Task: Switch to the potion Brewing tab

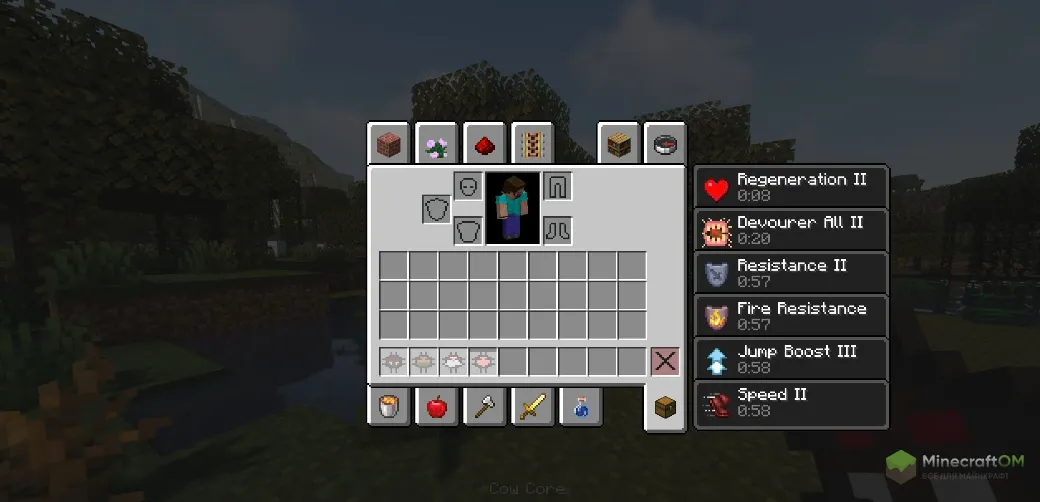Action: point(581,406)
